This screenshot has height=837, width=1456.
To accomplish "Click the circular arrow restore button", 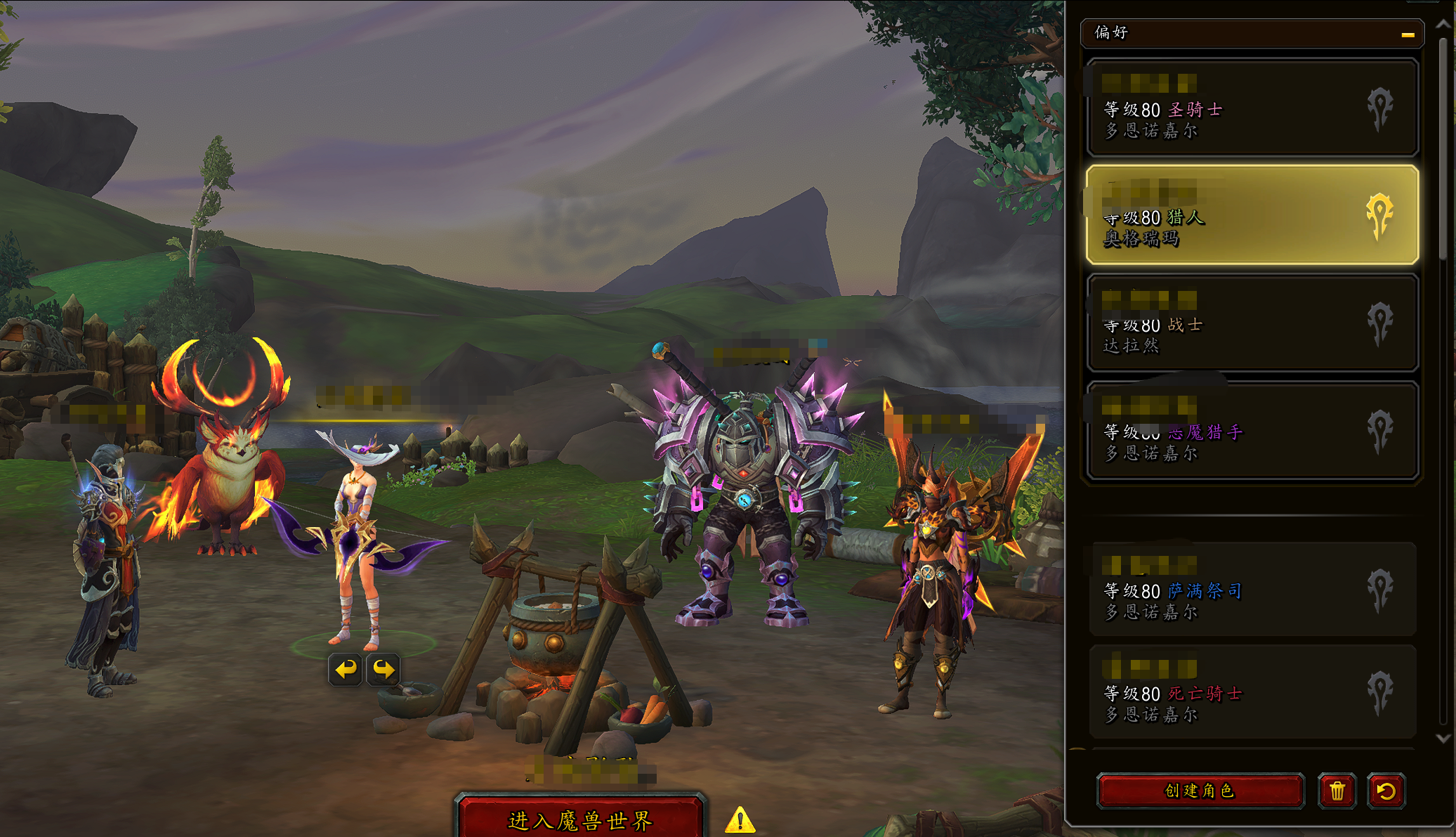I will click(1386, 791).
